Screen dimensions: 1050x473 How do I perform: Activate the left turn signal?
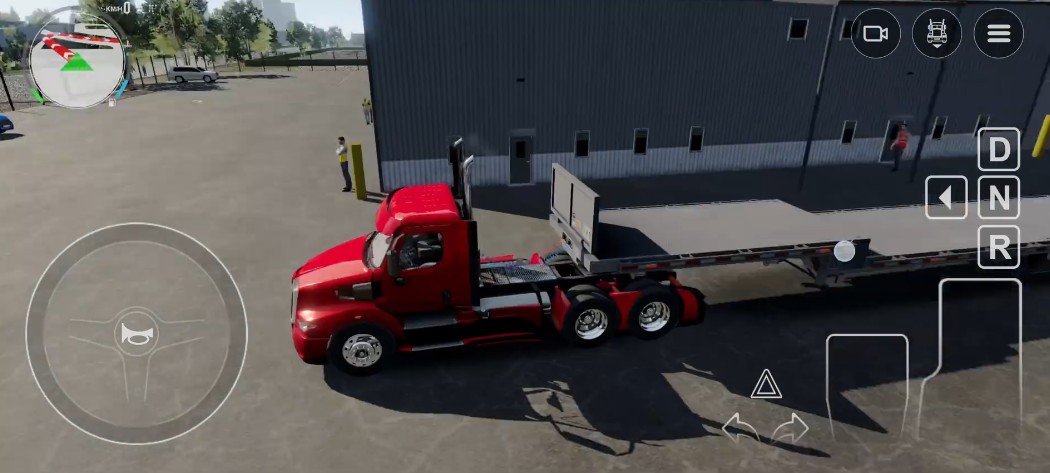click(740, 428)
